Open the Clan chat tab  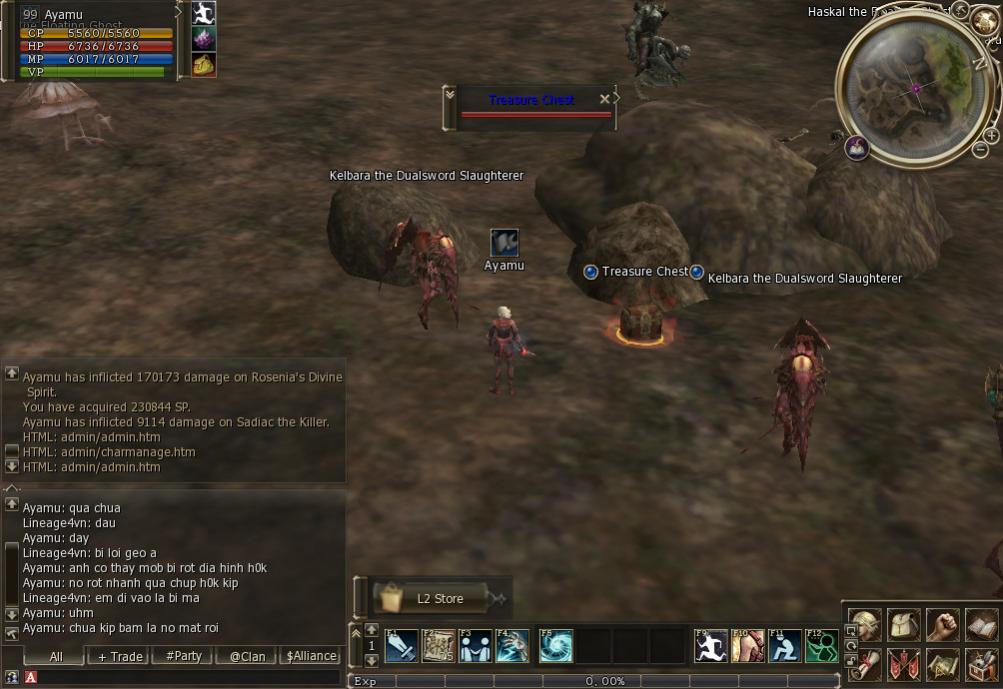(246, 656)
